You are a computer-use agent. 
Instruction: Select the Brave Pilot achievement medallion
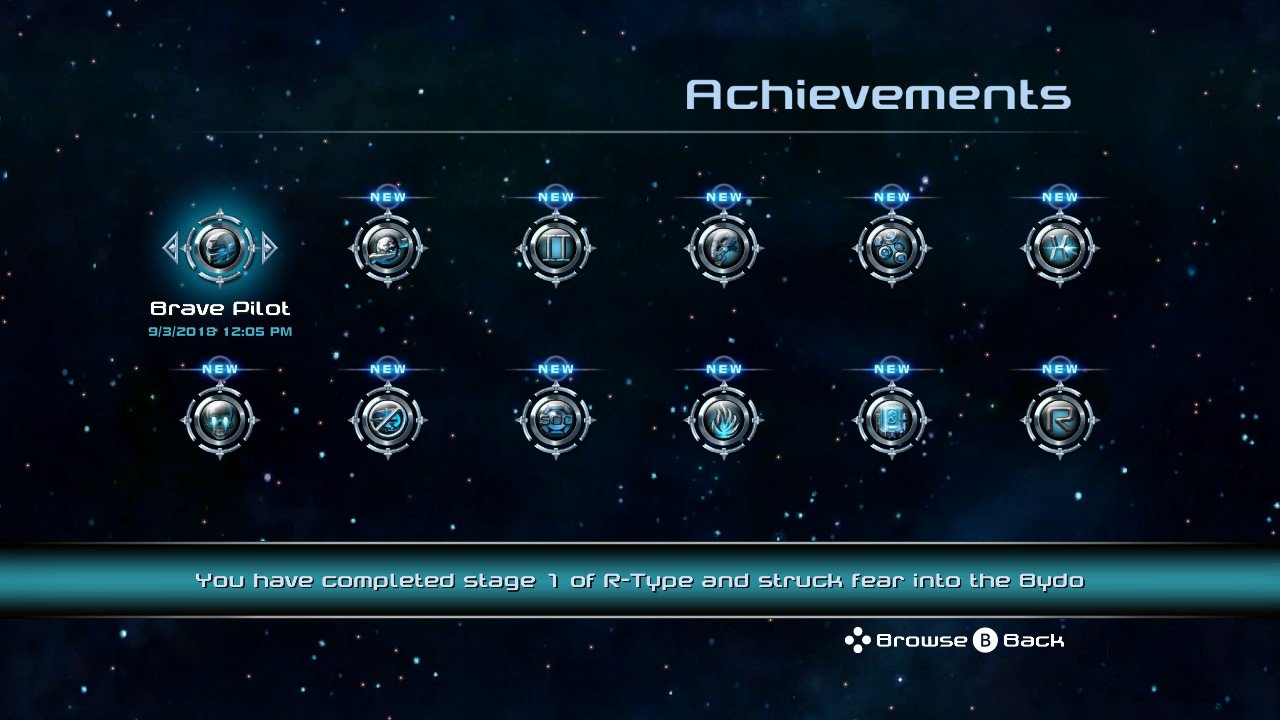pyautogui.click(x=218, y=249)
